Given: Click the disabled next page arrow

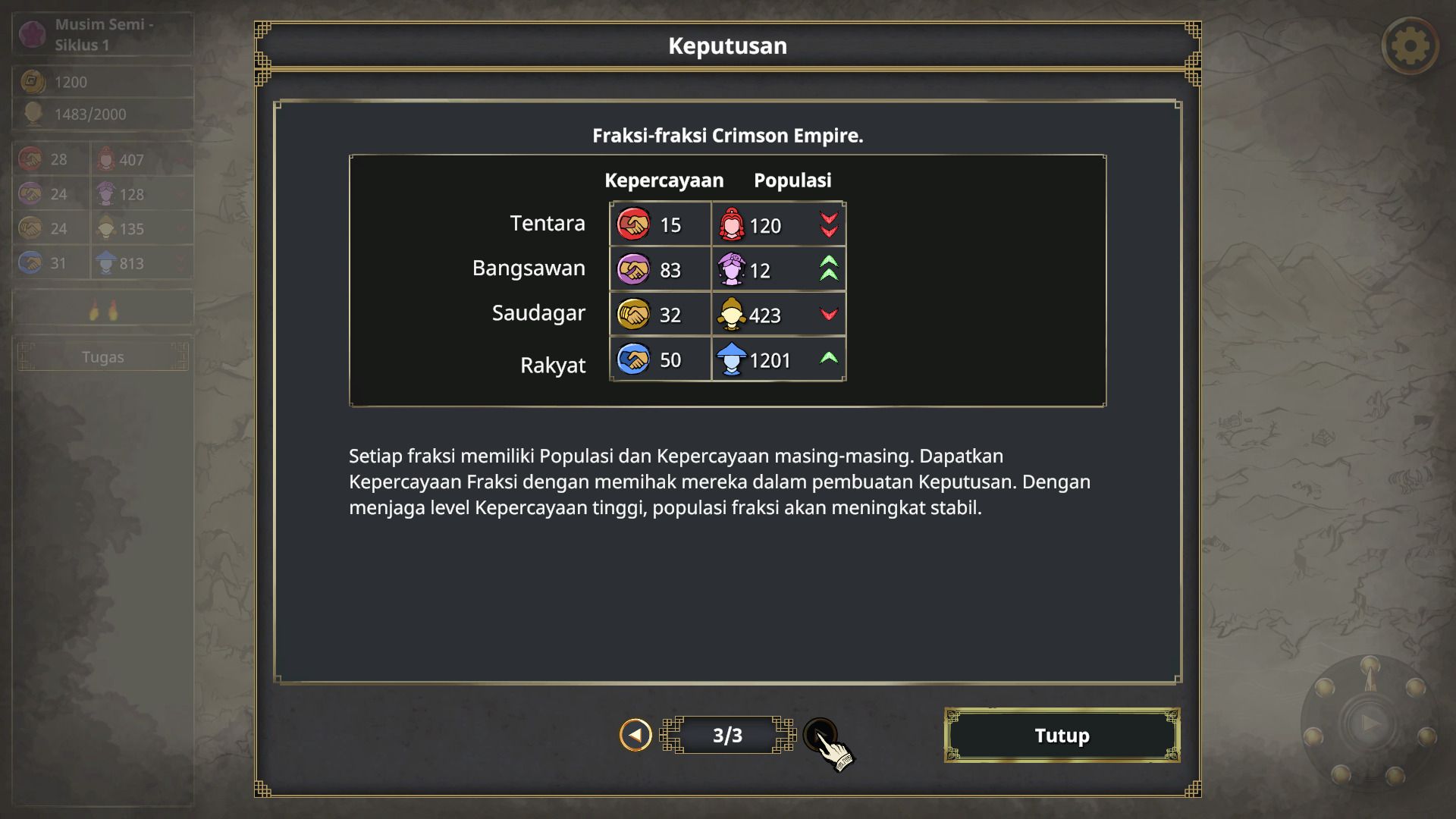Looking at the screenshot, I should [819, 733].
